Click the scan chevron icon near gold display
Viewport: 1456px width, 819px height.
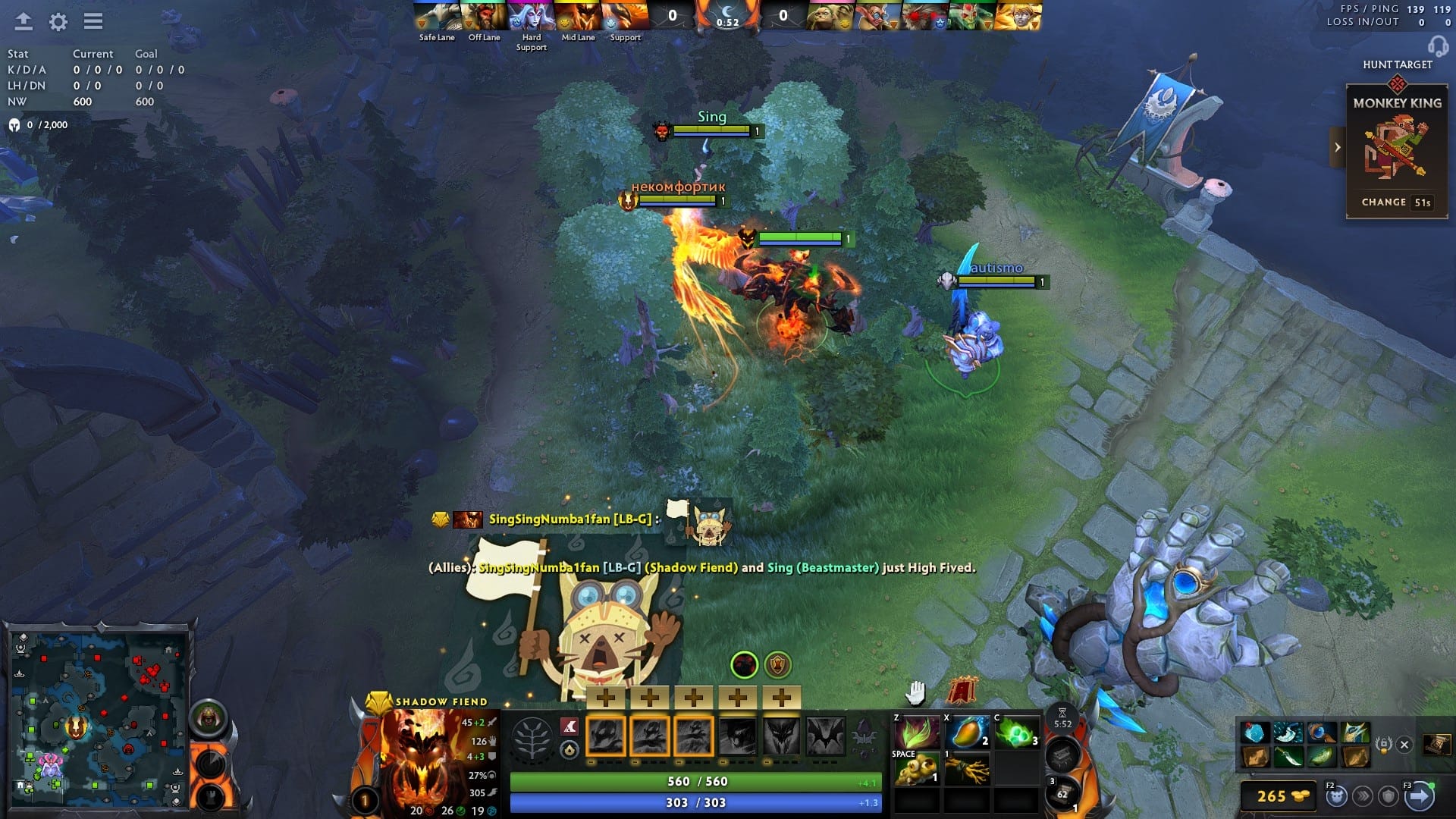pos(1363,797)
